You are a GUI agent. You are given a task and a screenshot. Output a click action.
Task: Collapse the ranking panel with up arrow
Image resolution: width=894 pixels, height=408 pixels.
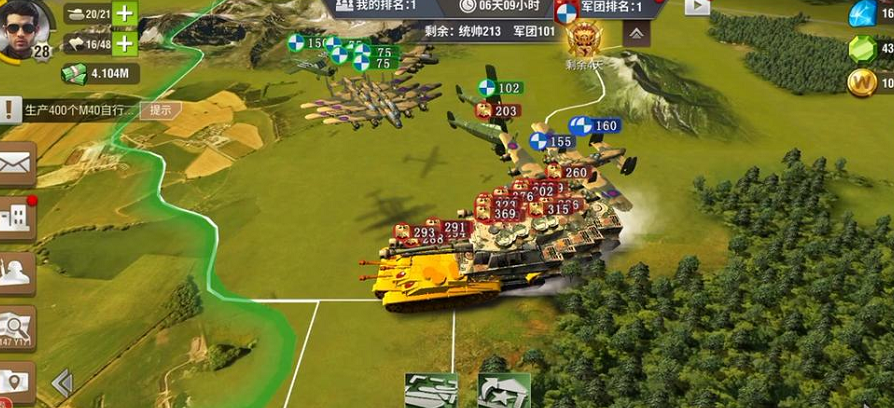[x=635, y=33]
